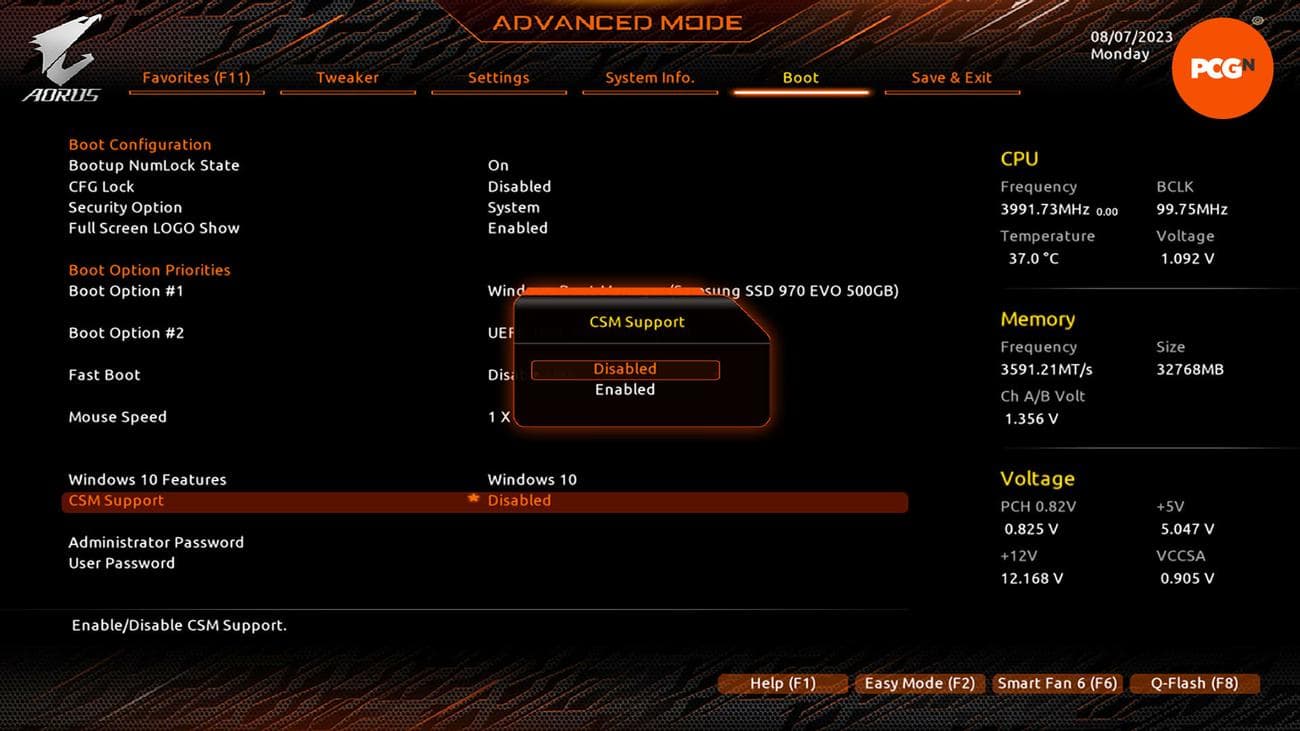Open the Save & Exit tab
This screenshot has height=731, width=1300.
pyautogui.click(x=951, y=77)
